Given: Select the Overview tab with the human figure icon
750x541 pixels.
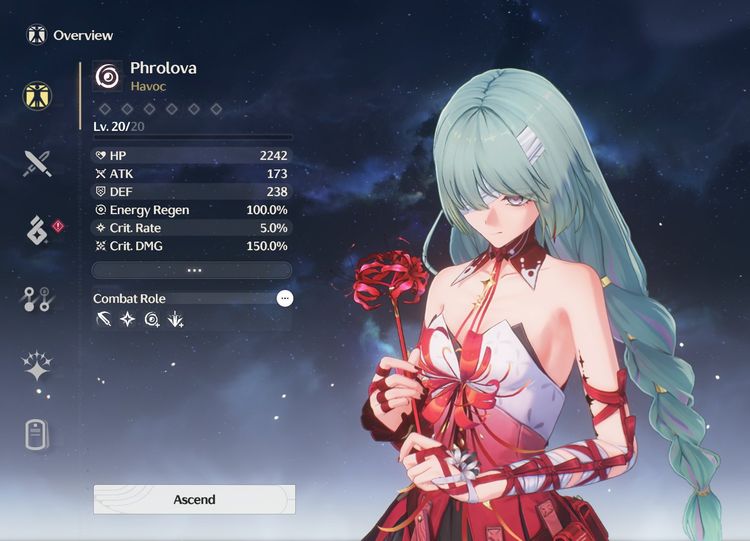Looking at the screenshot, I should pyautogui.click(x=38, y=96).
